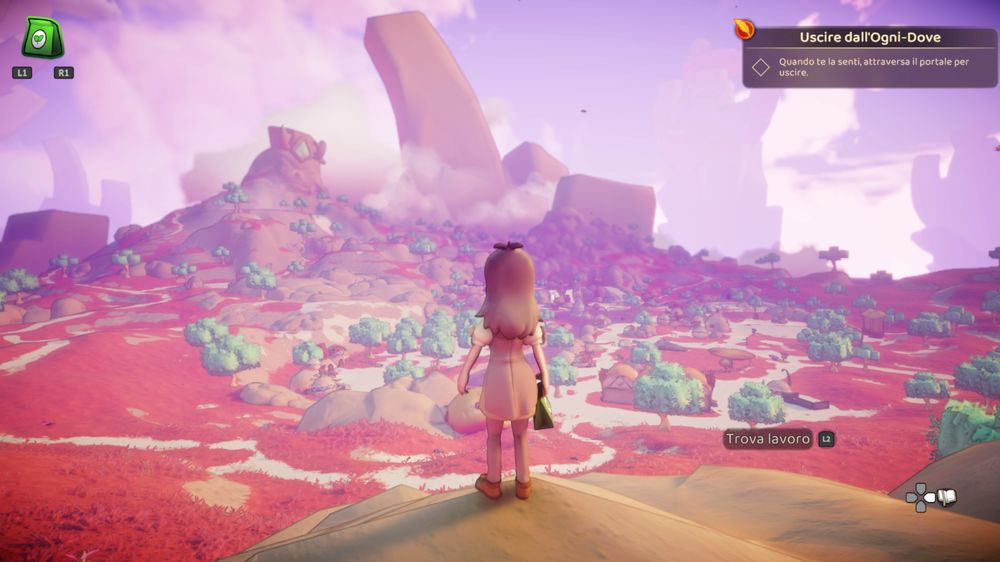This screenshot has width=1000, height=562.
Task: Click the orange leaf quest emblem
Action: pos(745,27)
